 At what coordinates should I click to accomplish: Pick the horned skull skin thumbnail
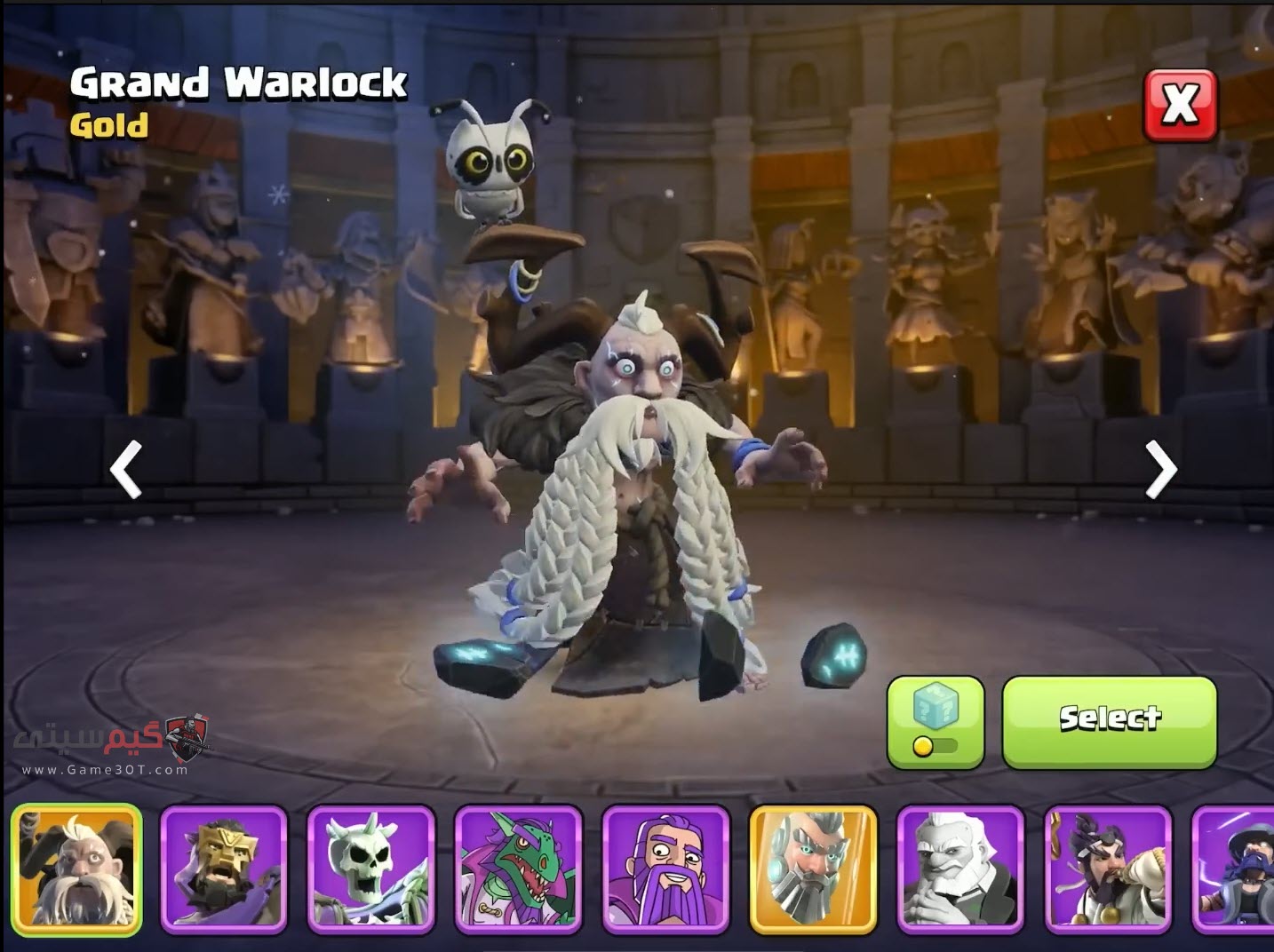tap(371, 869)
